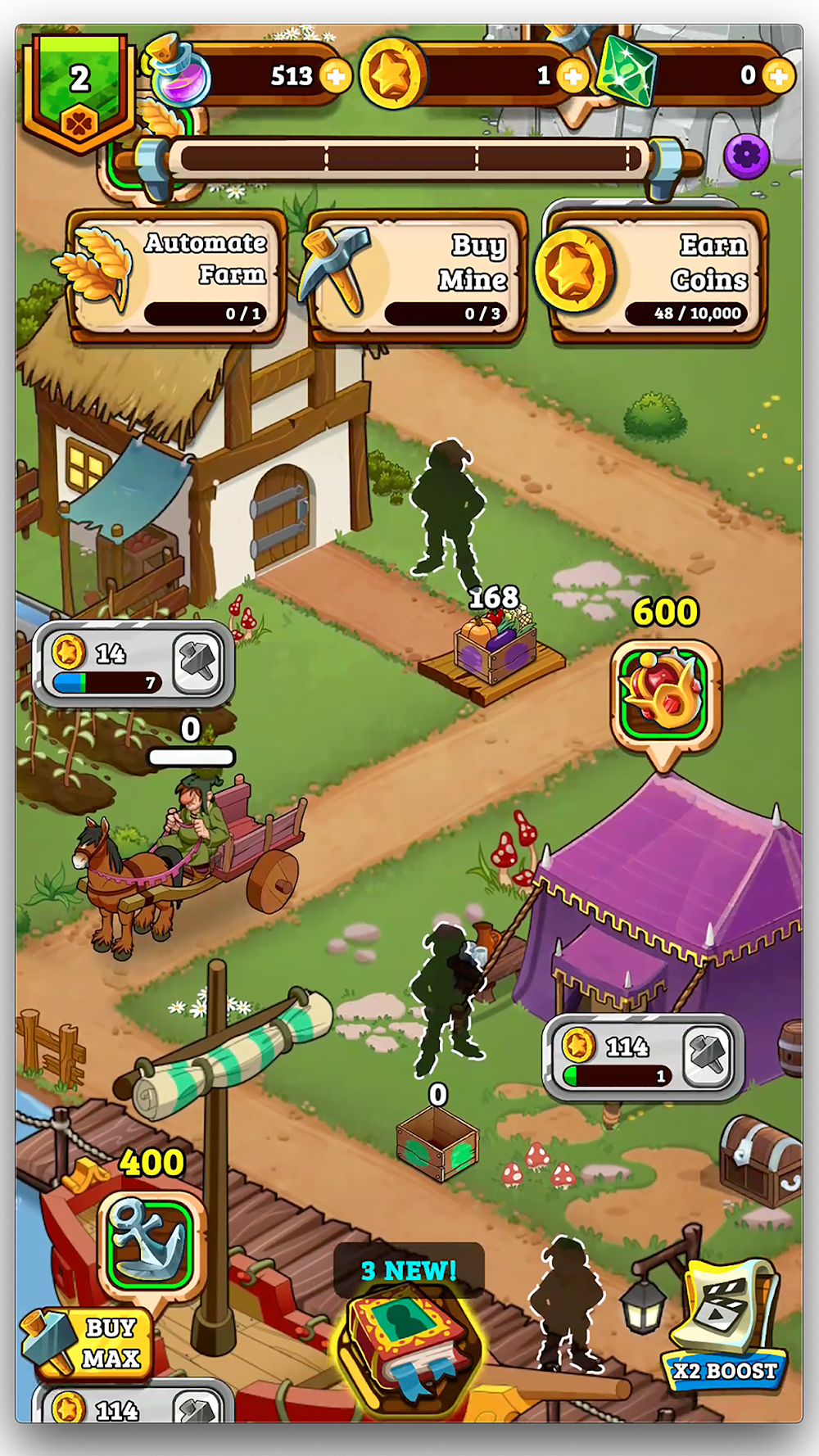Open the level 2 badge
Viewport: 819px width, 1456px height.
(79, 90)
